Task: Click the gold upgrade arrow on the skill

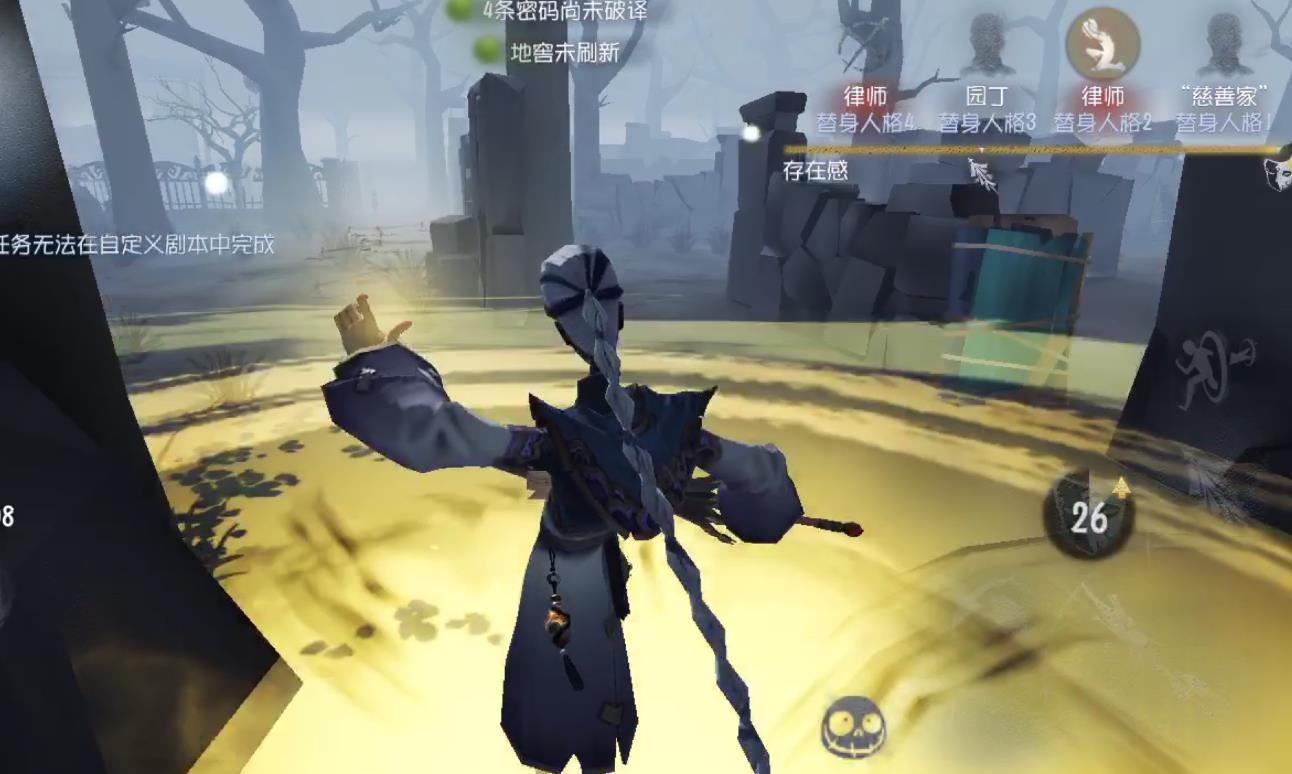Action: [1123, 487]
